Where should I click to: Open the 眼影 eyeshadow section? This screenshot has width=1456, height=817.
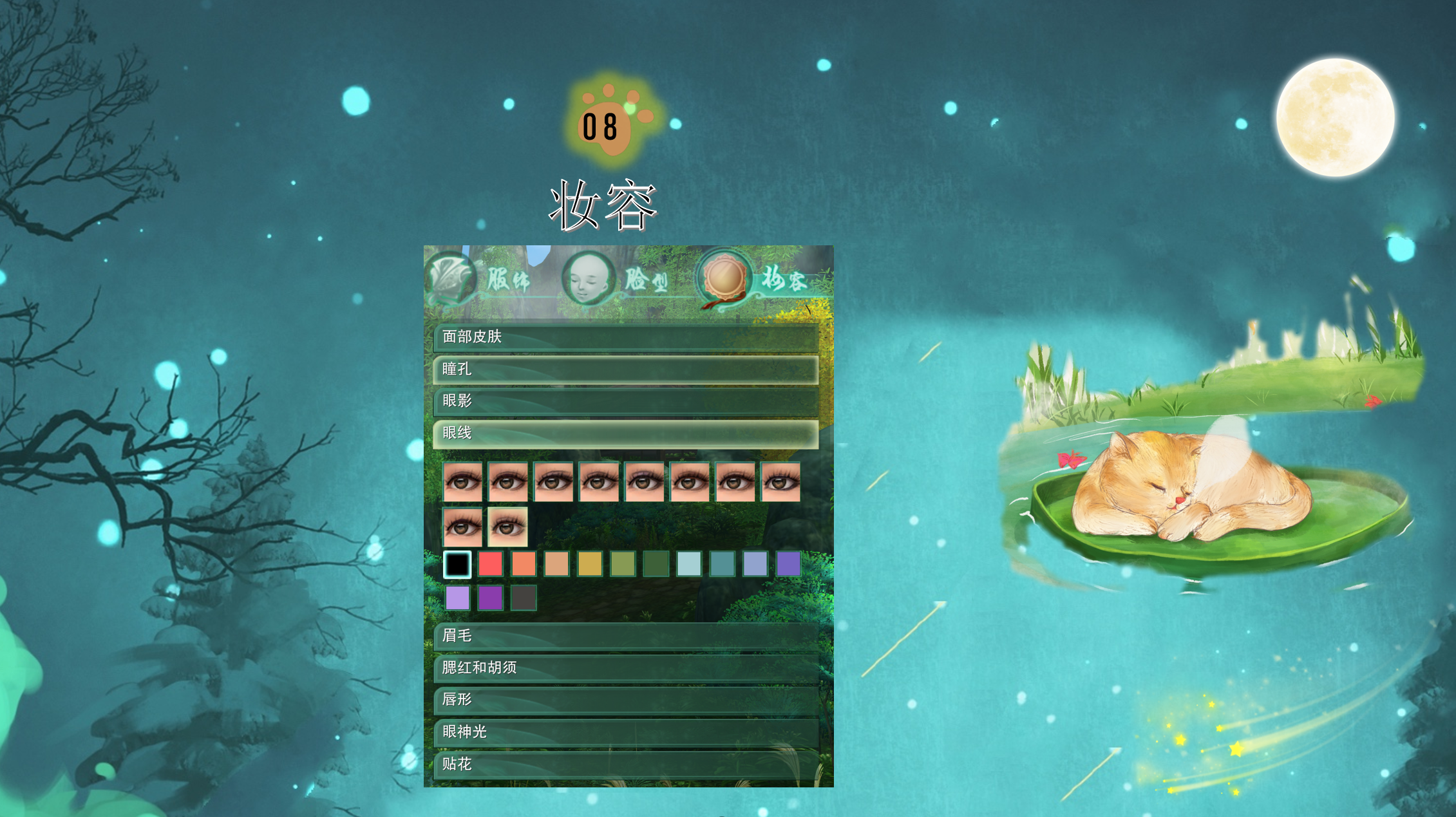[625, 401]
